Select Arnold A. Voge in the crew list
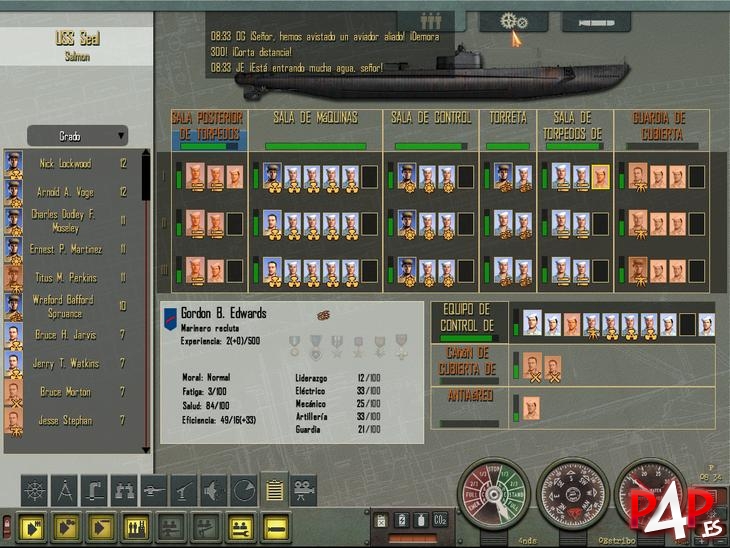This screenshot has height=548, width=730. click(65, 192)
